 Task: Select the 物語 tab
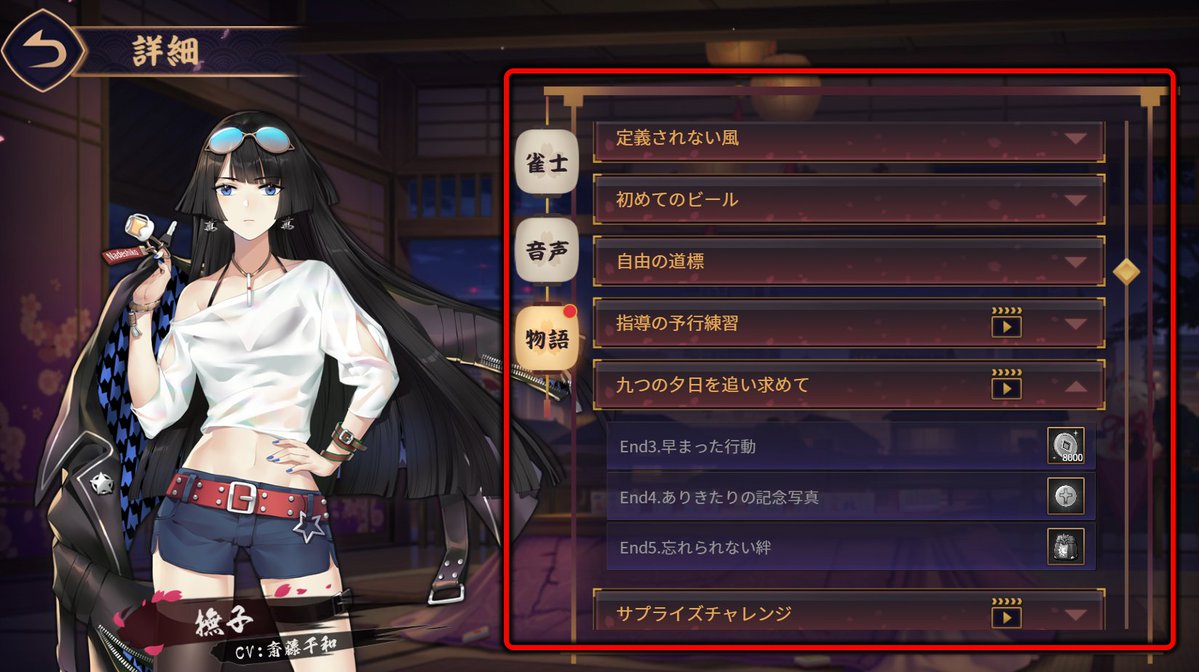tap(546, 337)
